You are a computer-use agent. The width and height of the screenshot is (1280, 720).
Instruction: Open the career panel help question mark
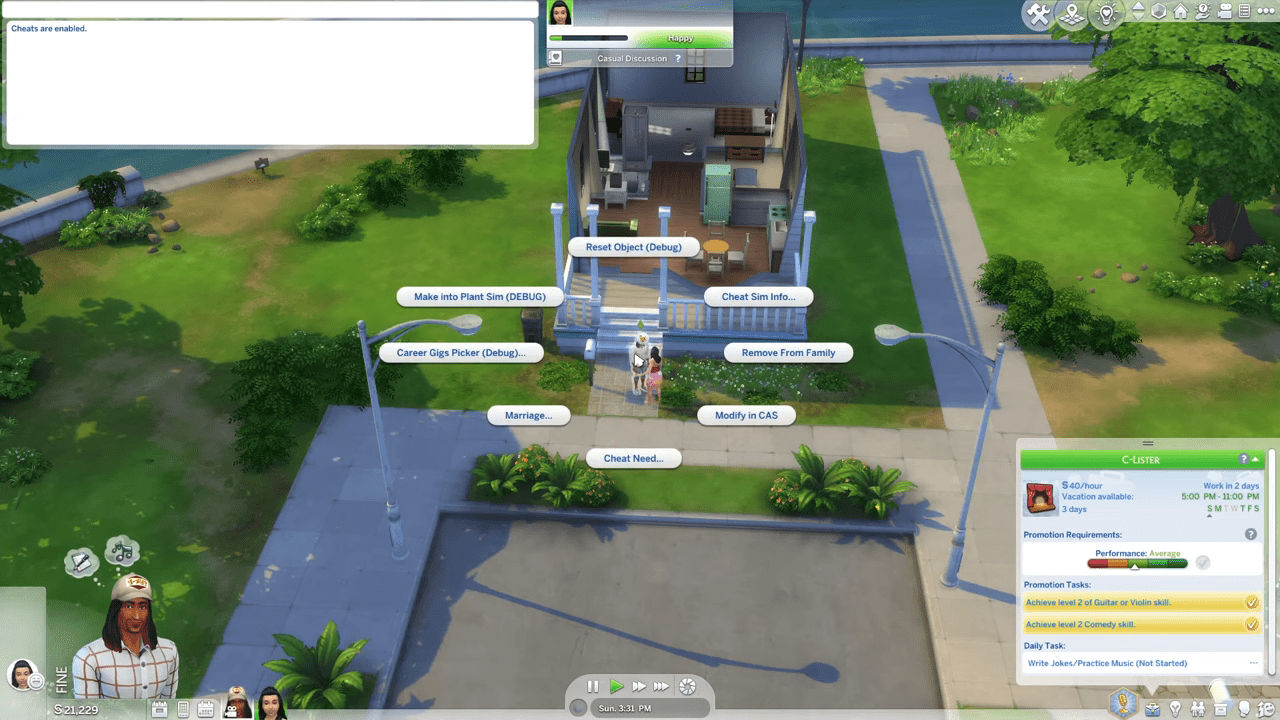pos(1242,459)
